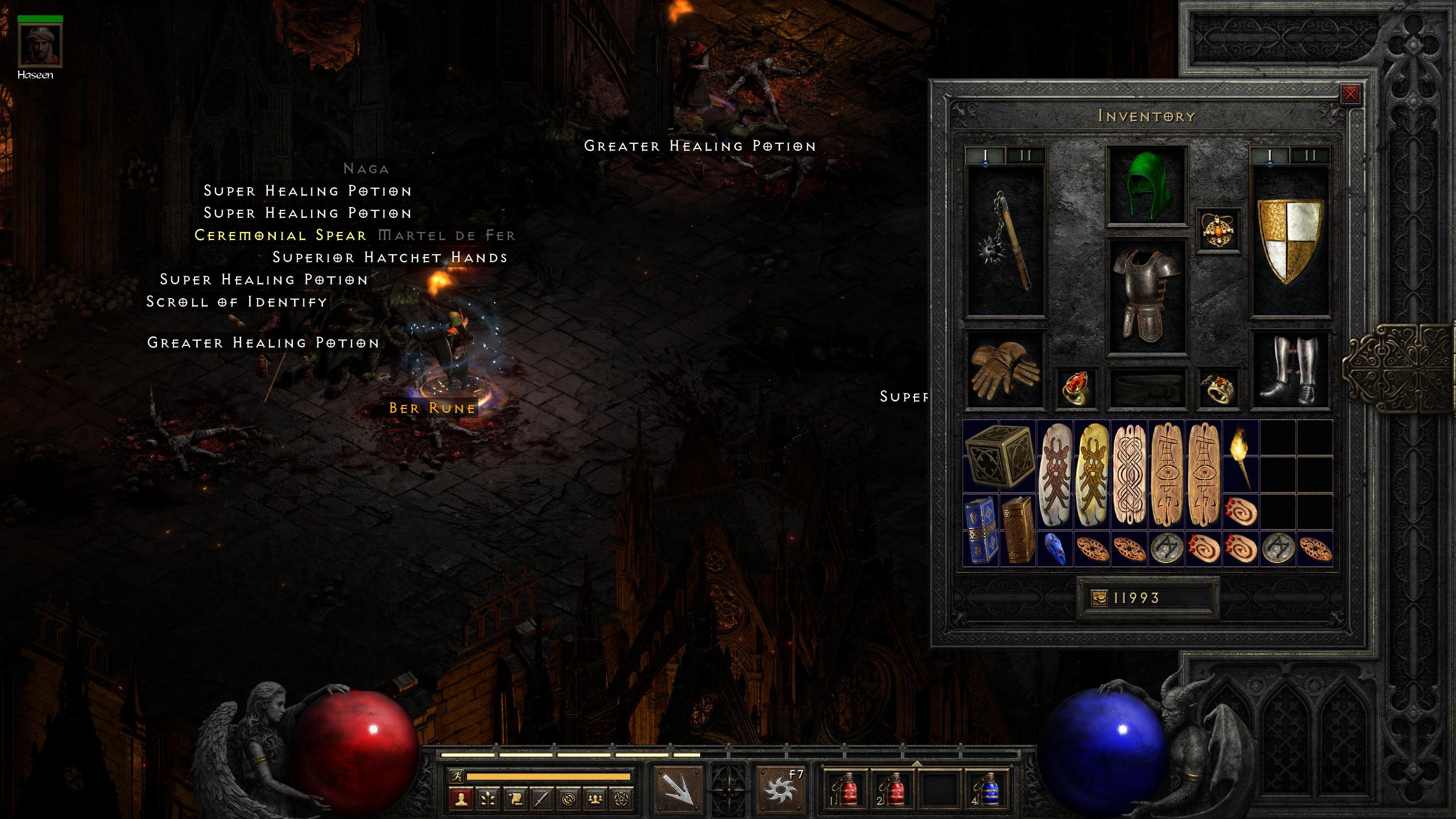Toggle the run/walk stamina button
Image resolution: width=1456 pixels, height=819 pixels.
456,776
